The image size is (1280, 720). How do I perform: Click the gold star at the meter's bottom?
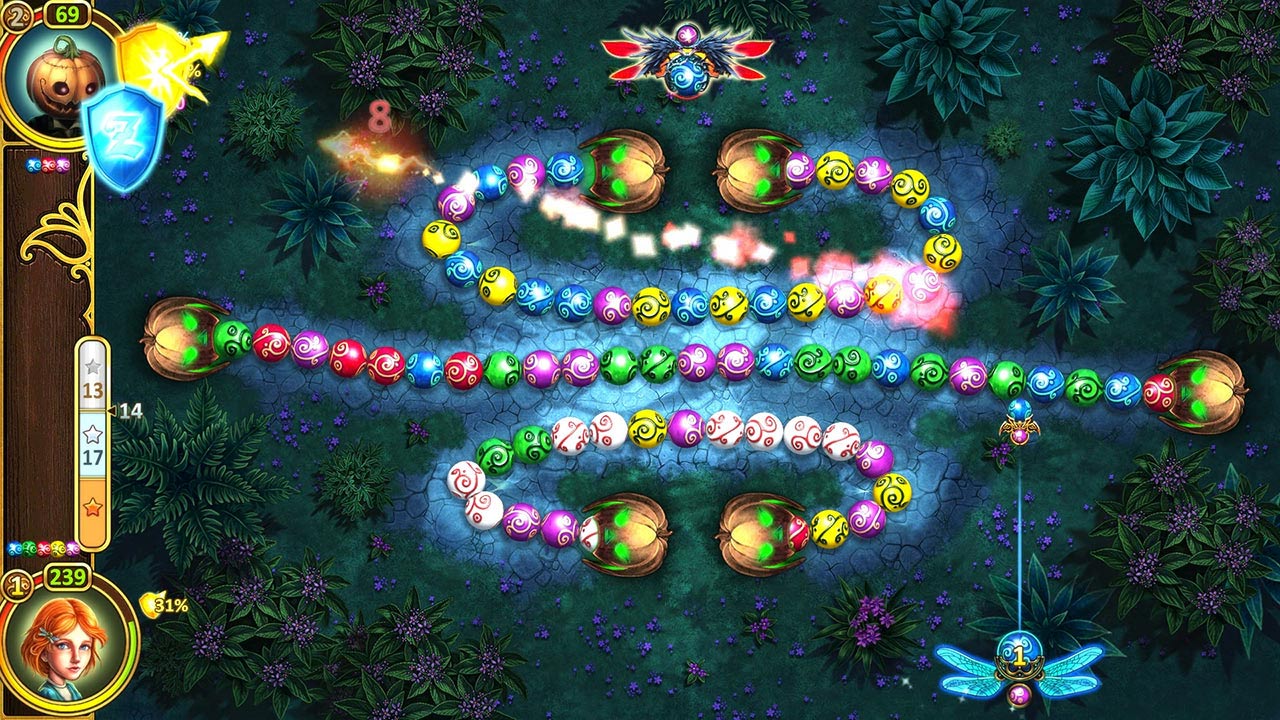click(x=92, y=506)
